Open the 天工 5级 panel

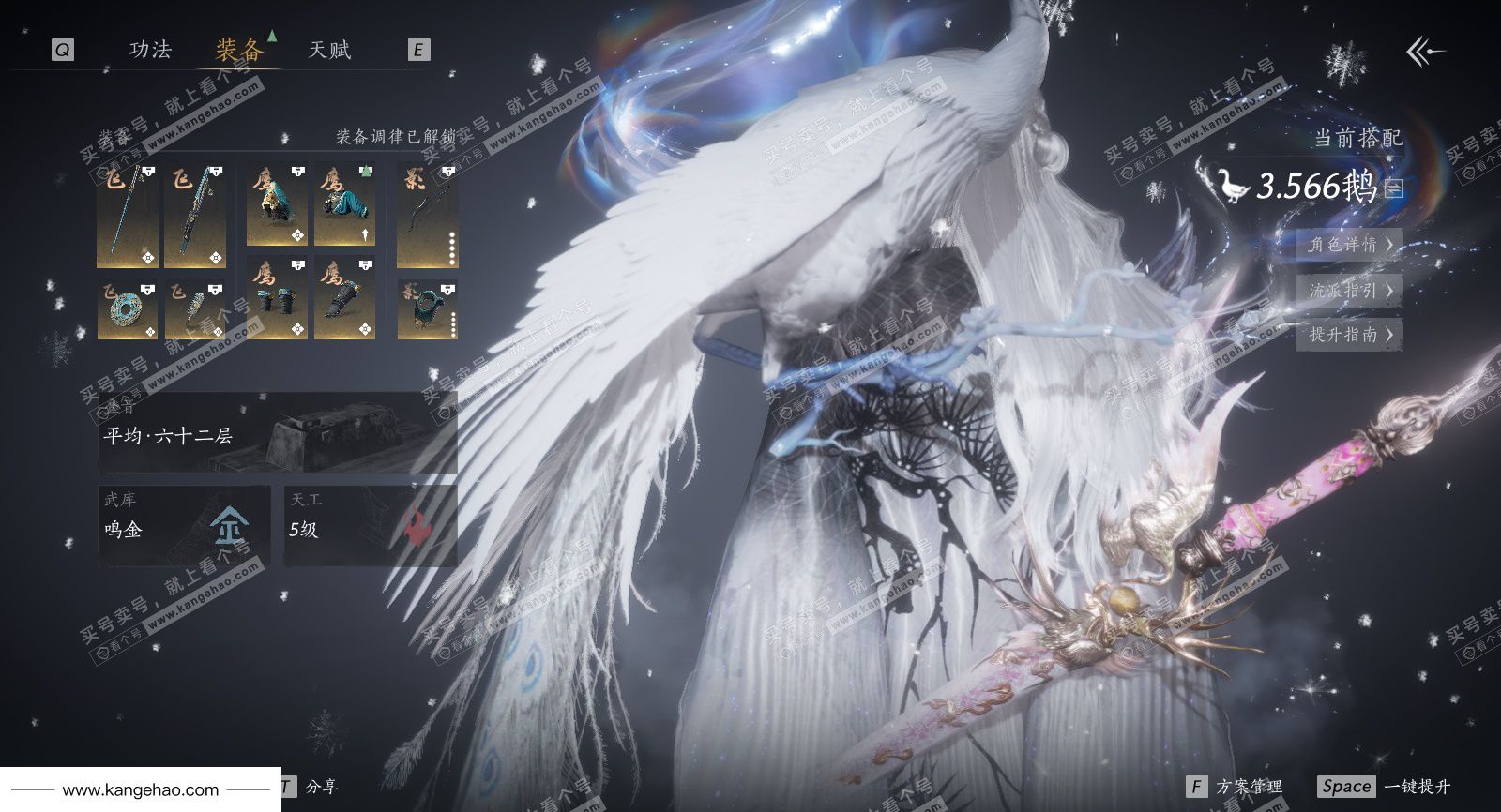click(371, 525)
